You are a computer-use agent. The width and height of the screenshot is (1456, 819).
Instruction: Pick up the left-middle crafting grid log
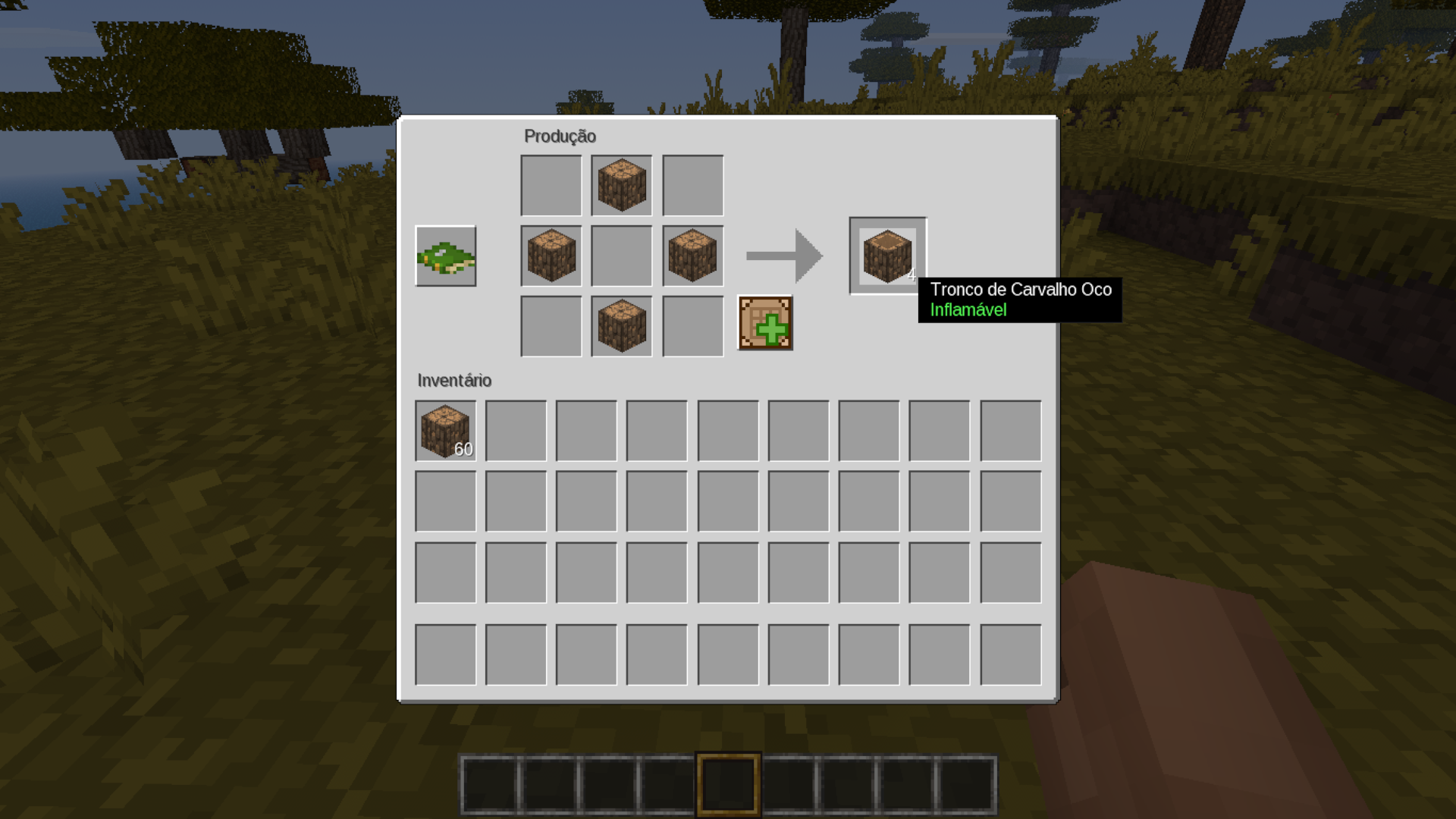tap(551, 256)
